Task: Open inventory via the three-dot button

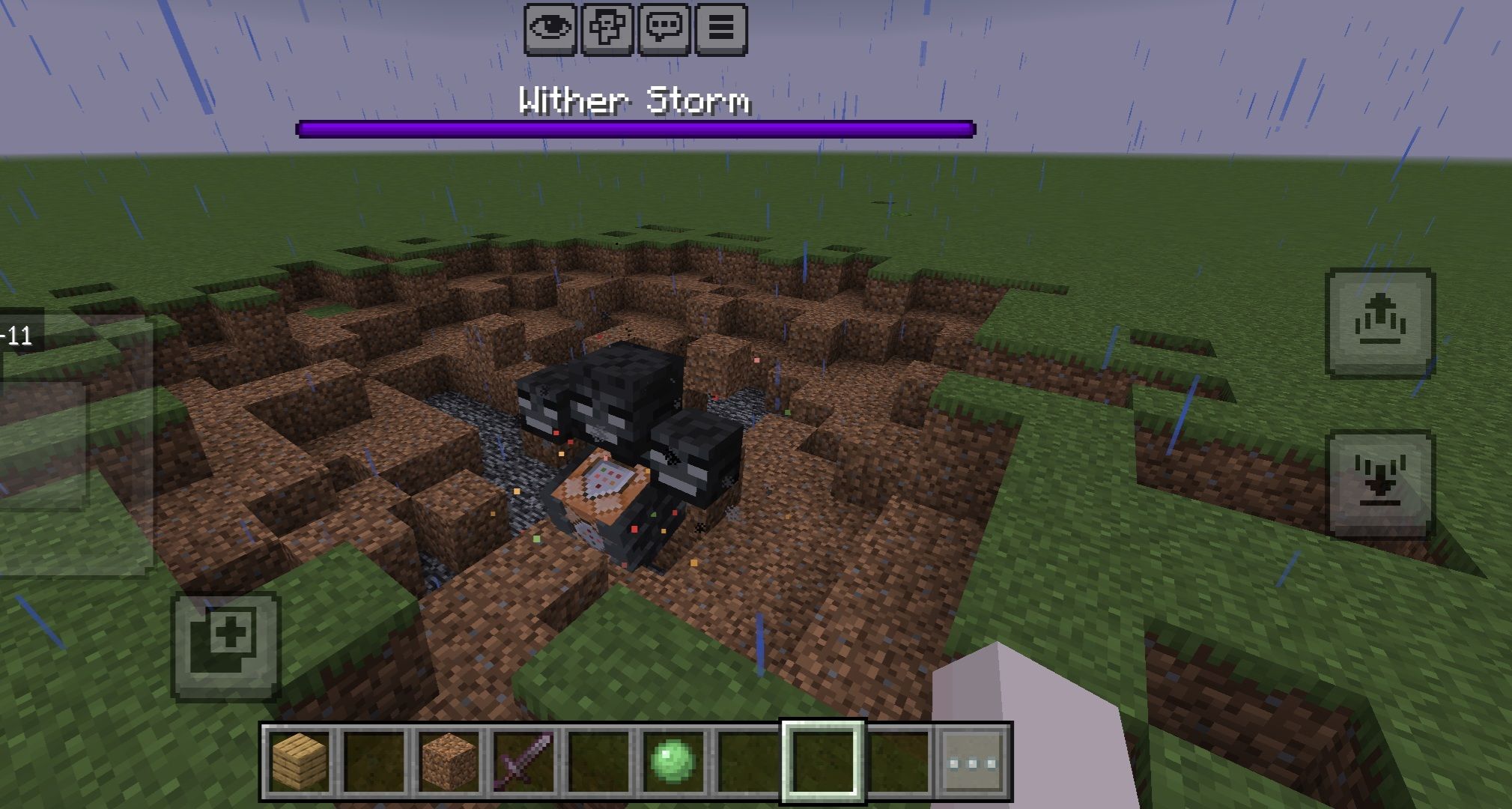Action: pos(972,762)
